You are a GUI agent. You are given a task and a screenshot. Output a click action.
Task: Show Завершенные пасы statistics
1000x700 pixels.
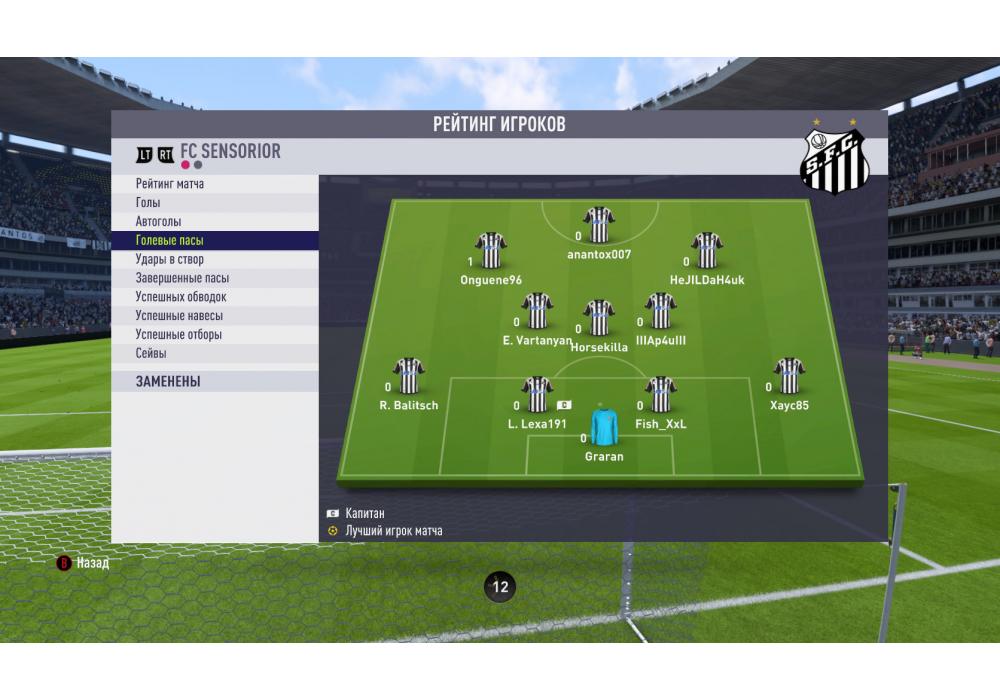pyautogui.click(x=182, y=278)
